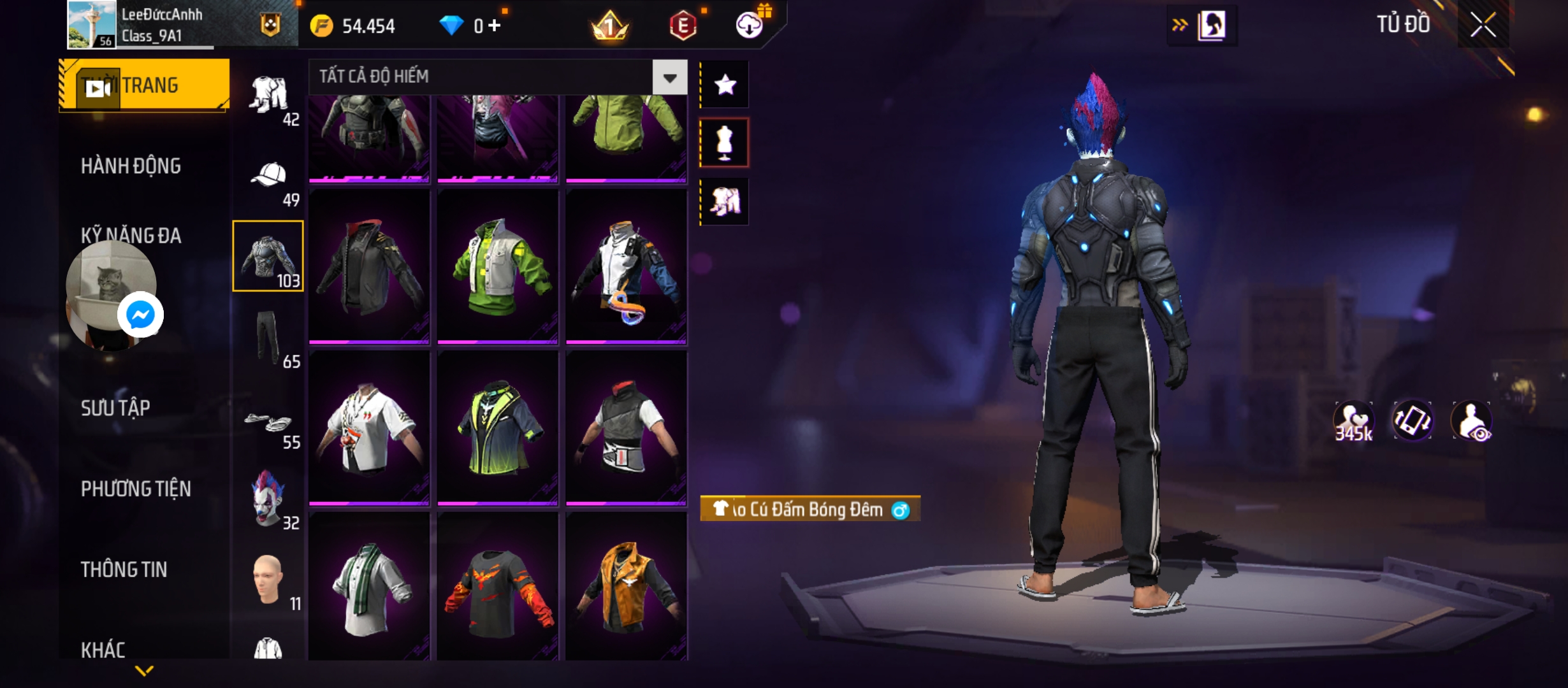Open the Hành Động menu entry
Viewport: 1568px width, 688px height.
pyautogui.click(x=131, y=166)
